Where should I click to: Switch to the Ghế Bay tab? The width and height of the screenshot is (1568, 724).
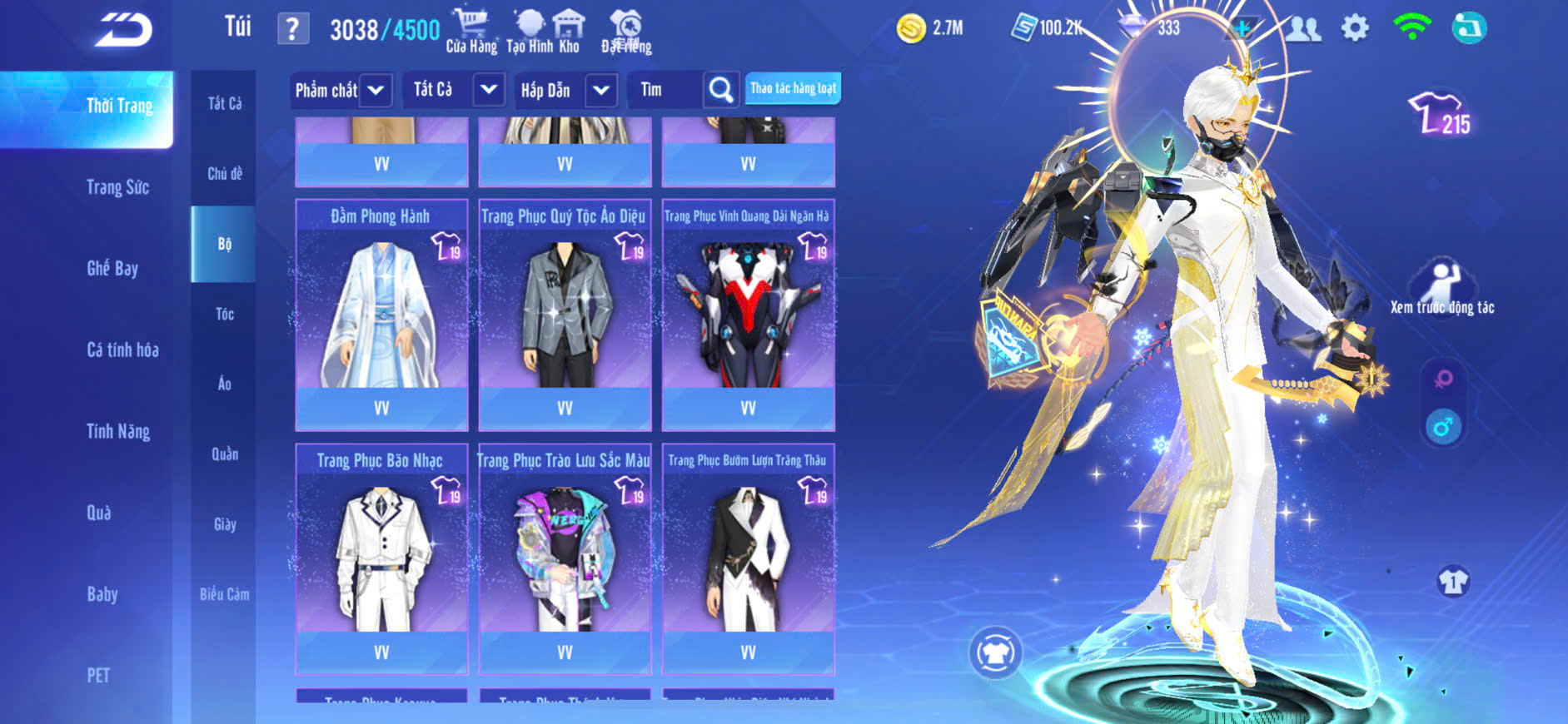tap(112, 268)
